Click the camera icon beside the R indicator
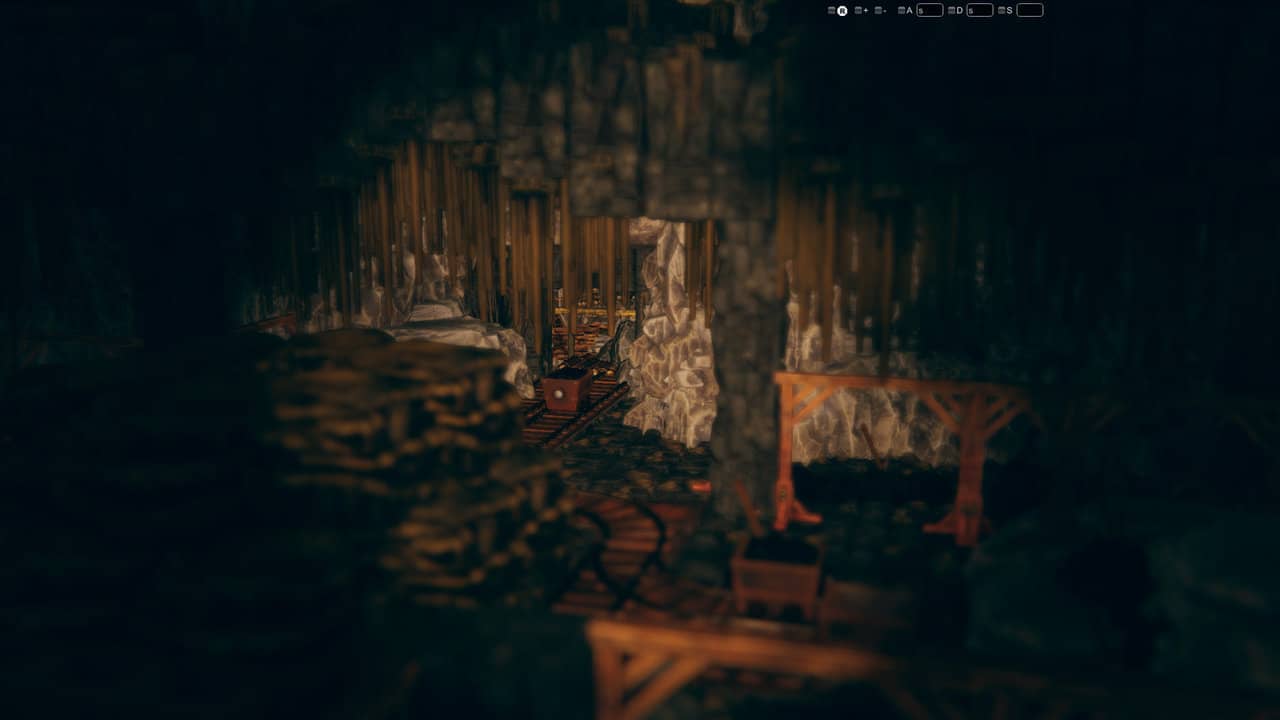The width and height of the screenshot is (1280, 720). [832, 9]
